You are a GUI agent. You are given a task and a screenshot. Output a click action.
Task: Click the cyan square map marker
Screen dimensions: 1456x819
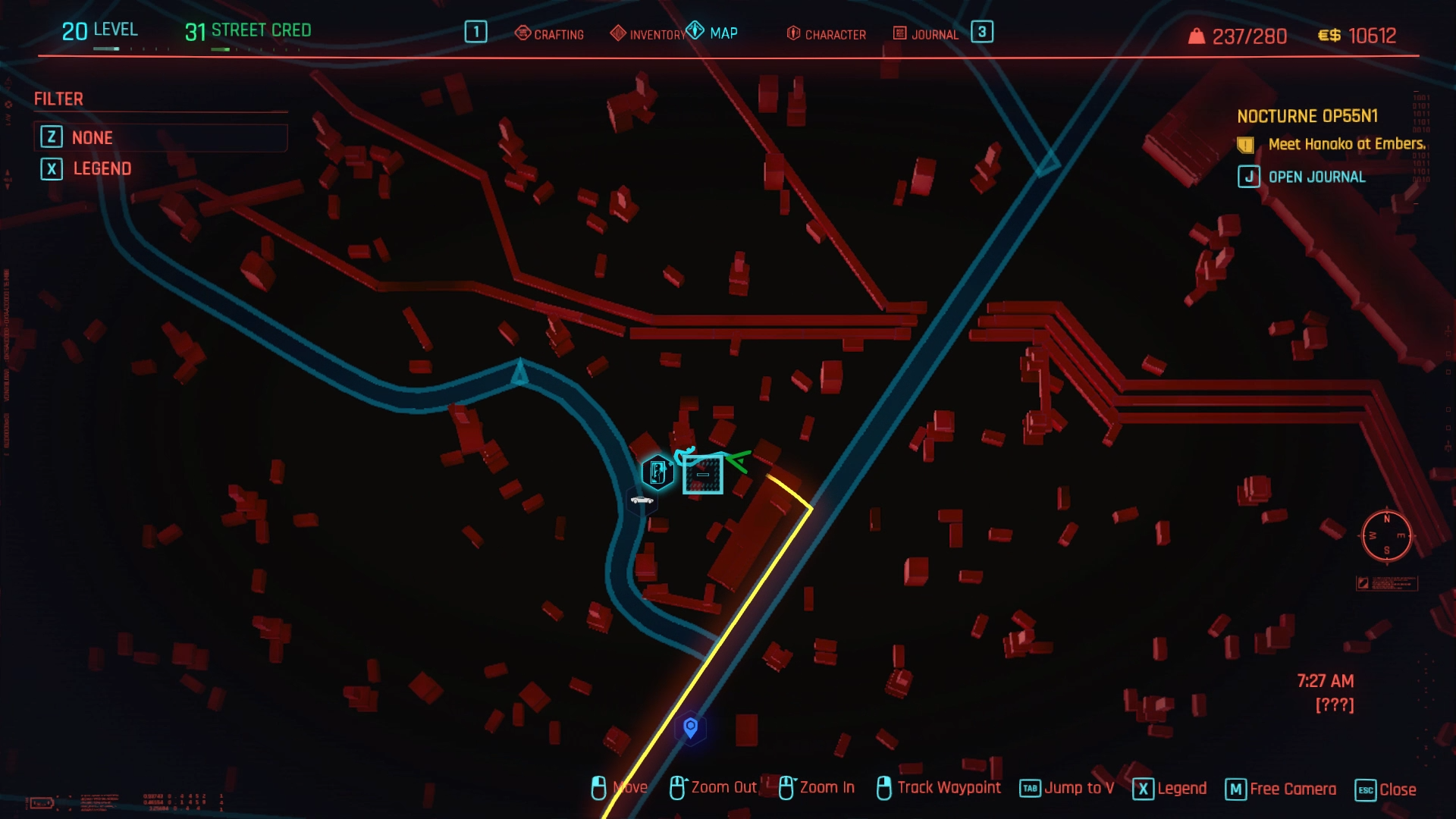(703, 475)
